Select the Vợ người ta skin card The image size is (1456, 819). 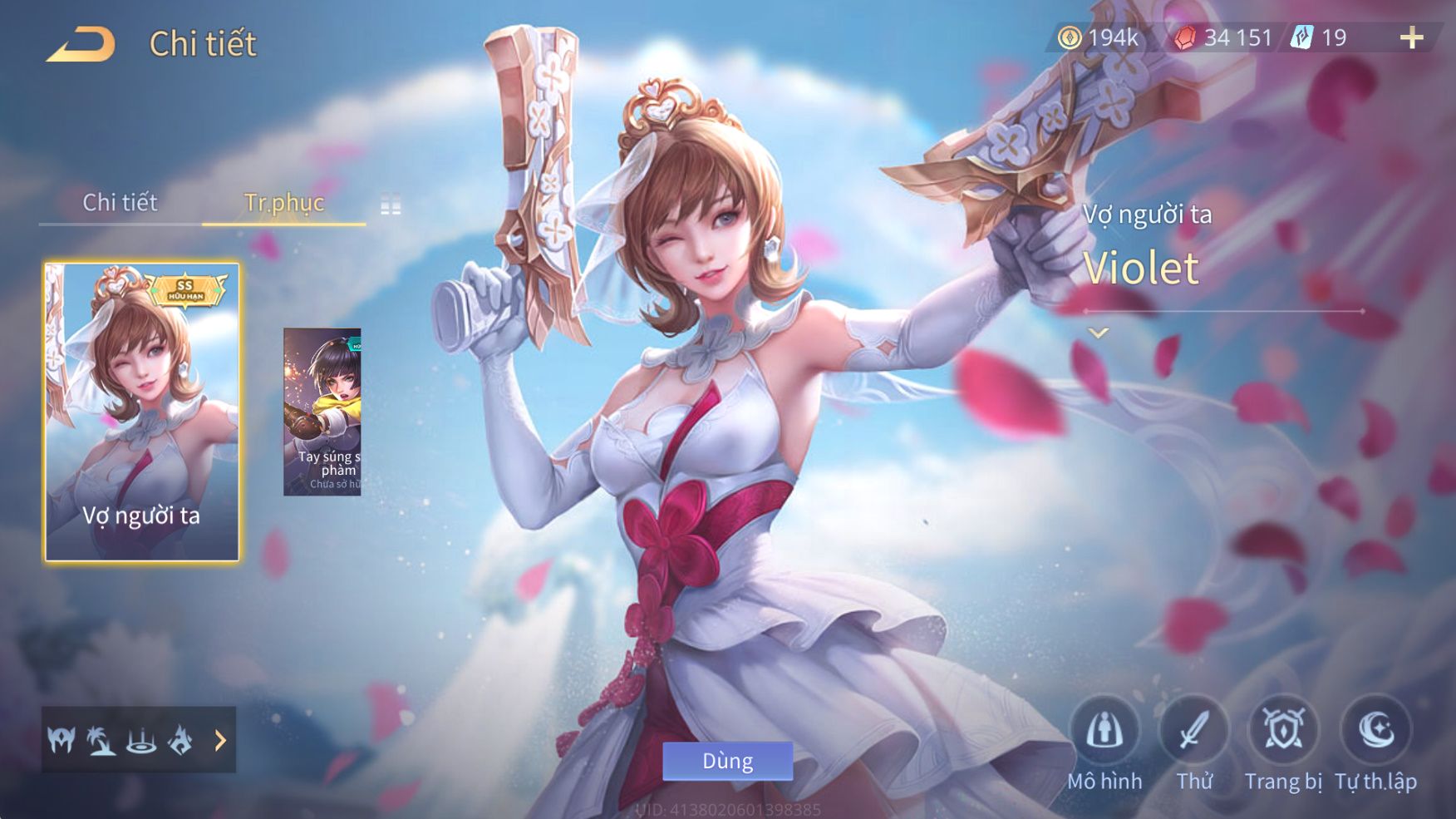[x=142, y=412]
